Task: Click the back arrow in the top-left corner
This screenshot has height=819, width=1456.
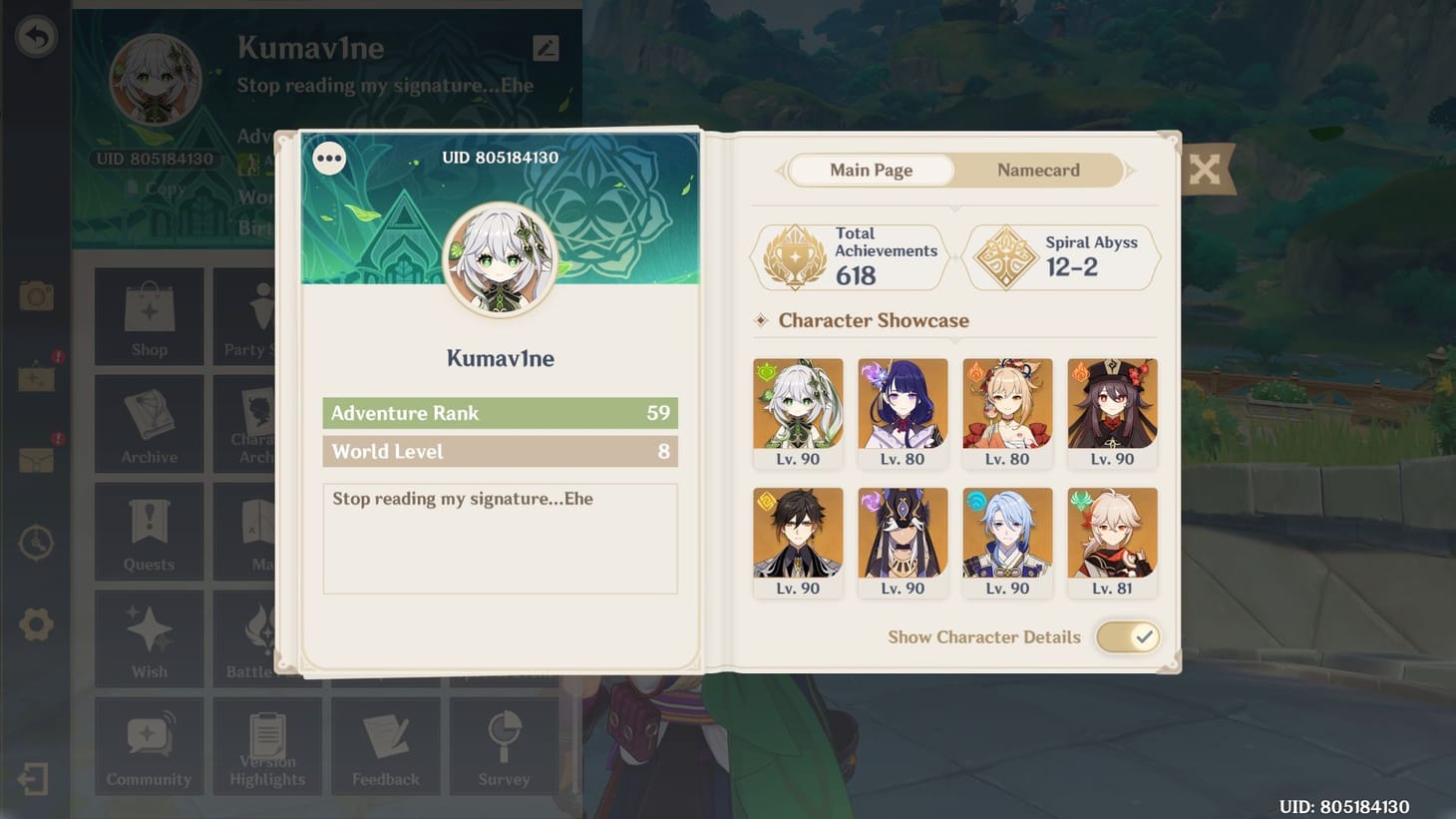Action: coord(37,35)
